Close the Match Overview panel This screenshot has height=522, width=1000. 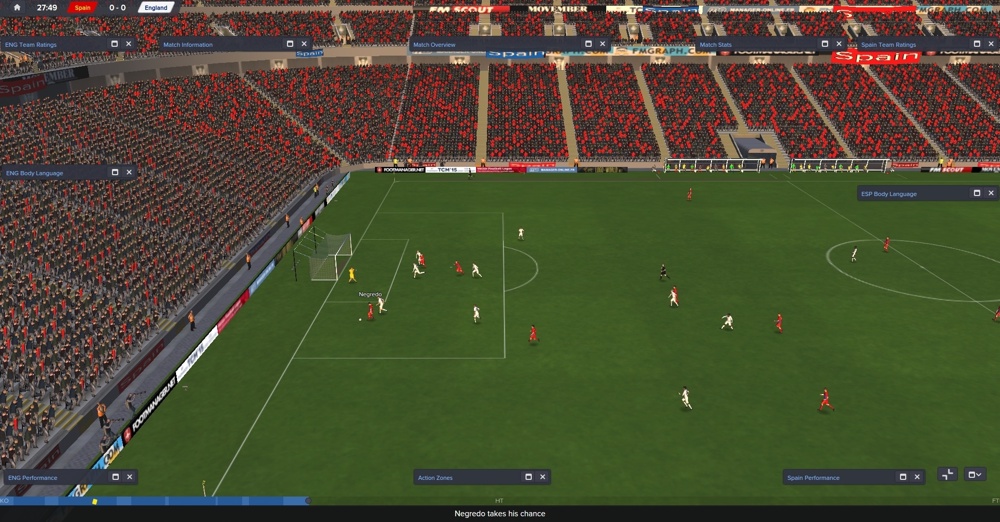click(603, 44)
